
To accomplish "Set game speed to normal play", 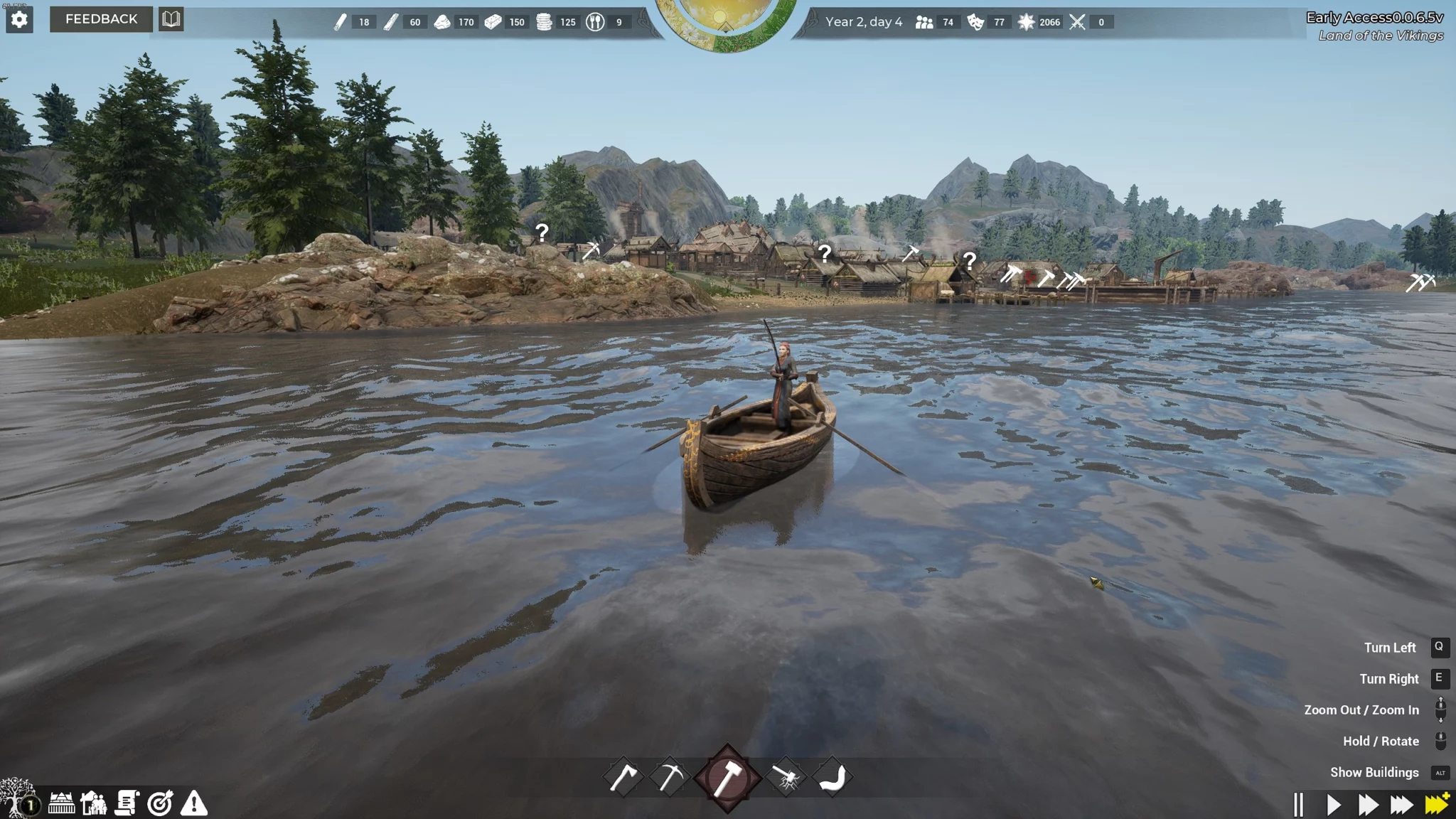I will pyautogui.click(x=1334, y=805).
